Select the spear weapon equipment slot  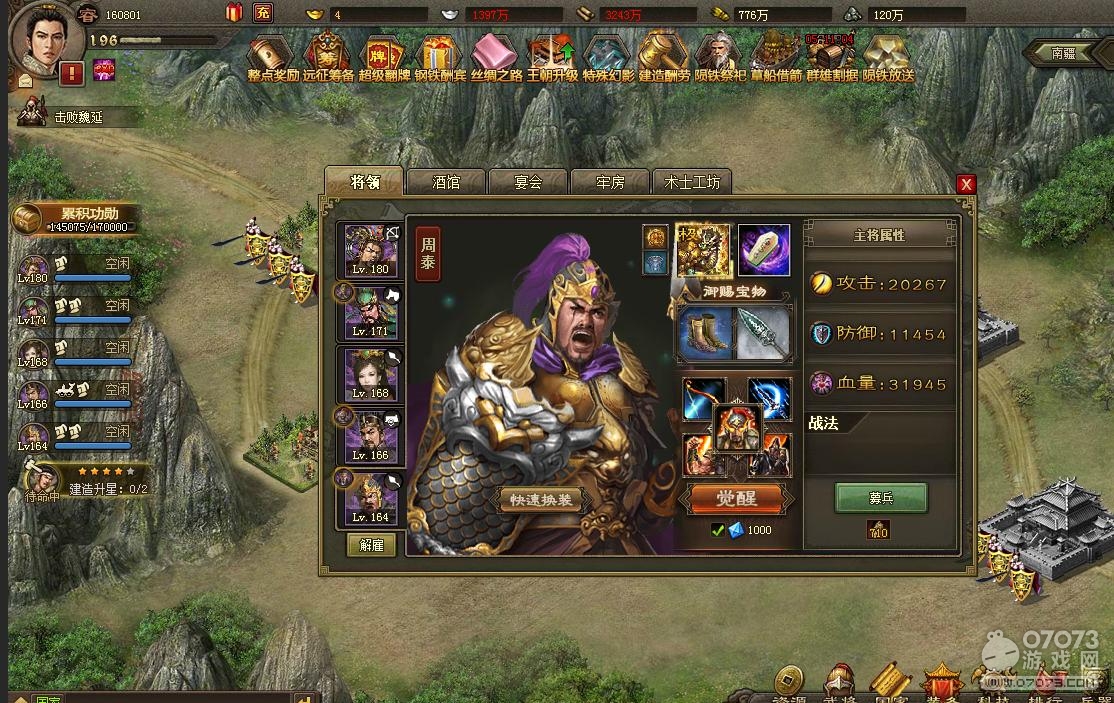[763, 332]
